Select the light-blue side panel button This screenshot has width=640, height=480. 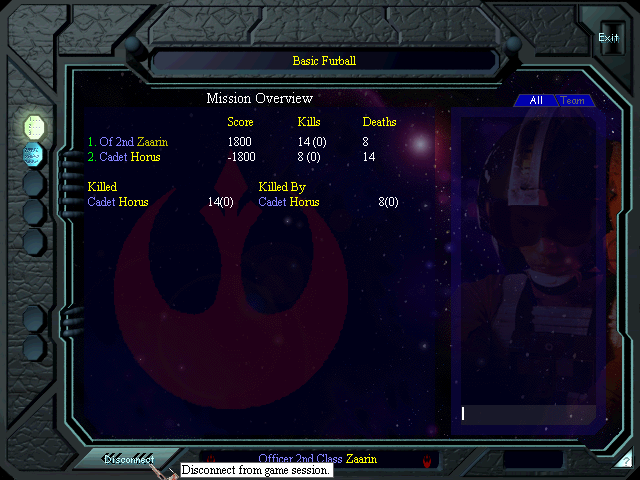pyautogui.click(x=33, y=154)
